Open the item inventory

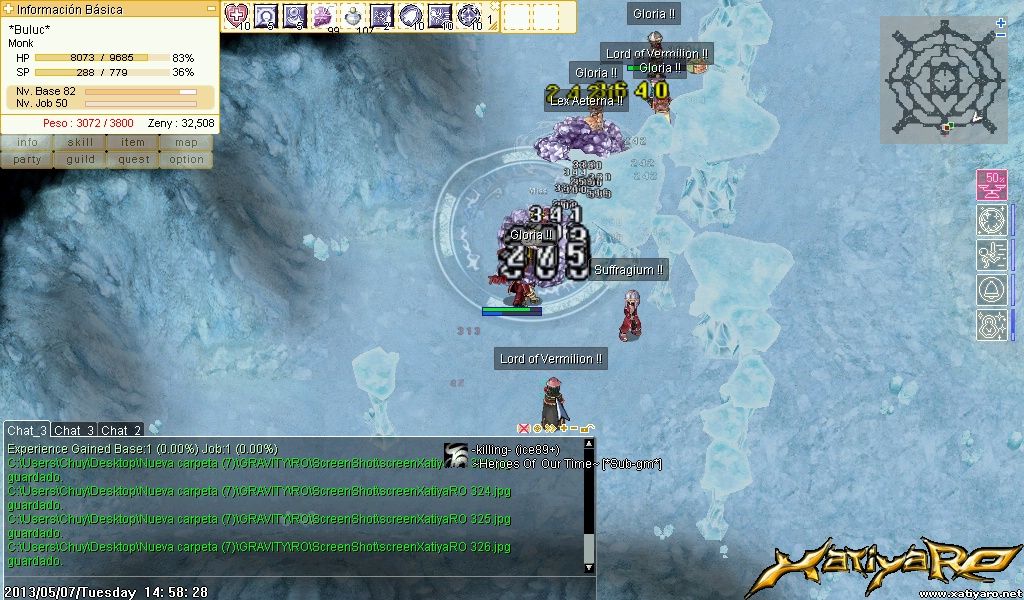pyautogui.click(x=133, y=143)
